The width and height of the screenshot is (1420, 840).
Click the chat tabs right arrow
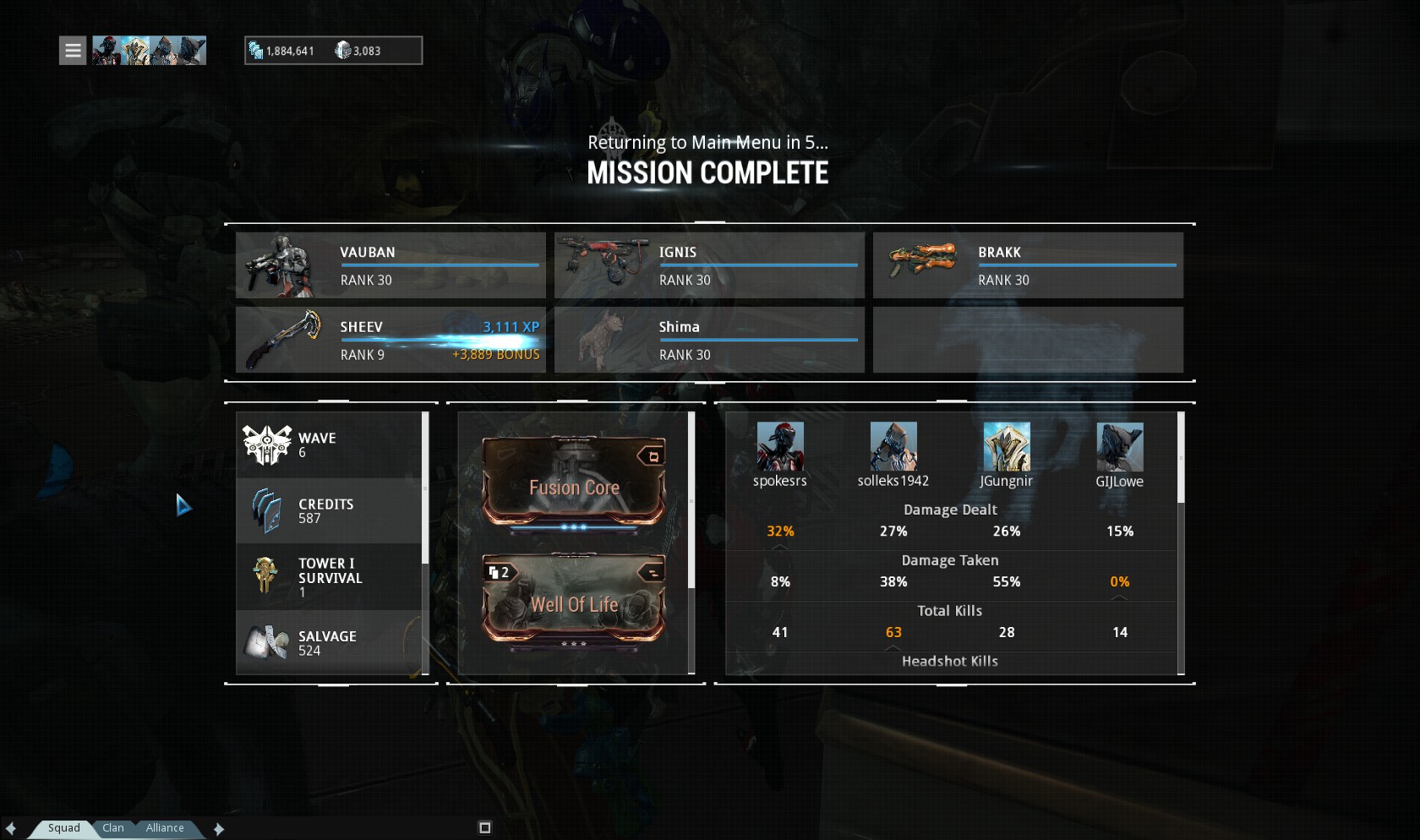219,829
